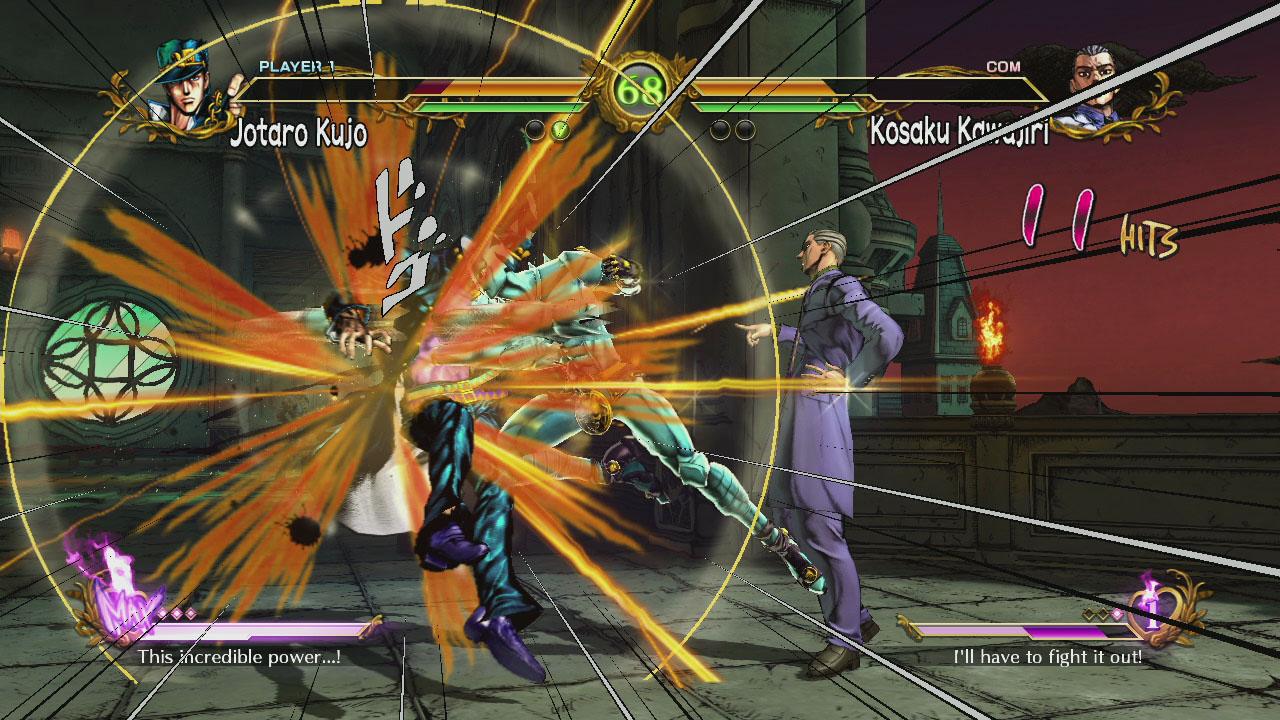The image size is (1280, 720).
Task: Select Player 1's green round-win marker
Action: click(560, 129)
